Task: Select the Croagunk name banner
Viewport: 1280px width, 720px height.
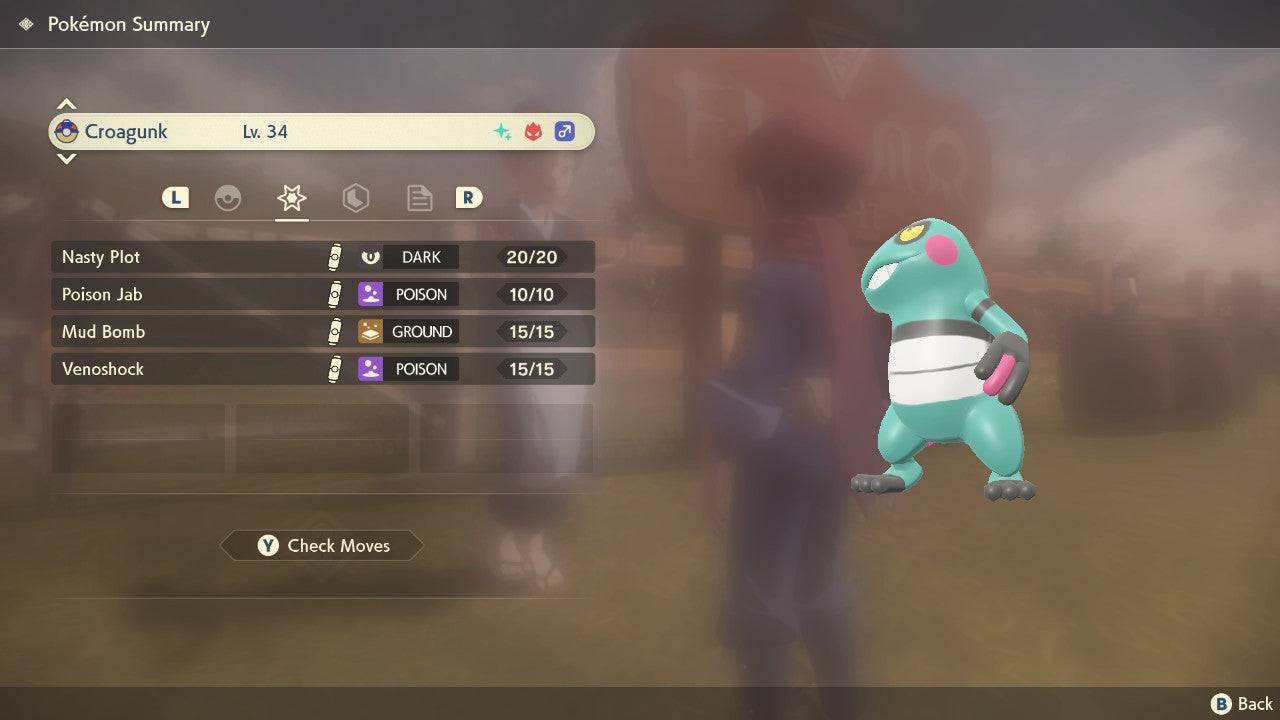Action: click(322, 131)
